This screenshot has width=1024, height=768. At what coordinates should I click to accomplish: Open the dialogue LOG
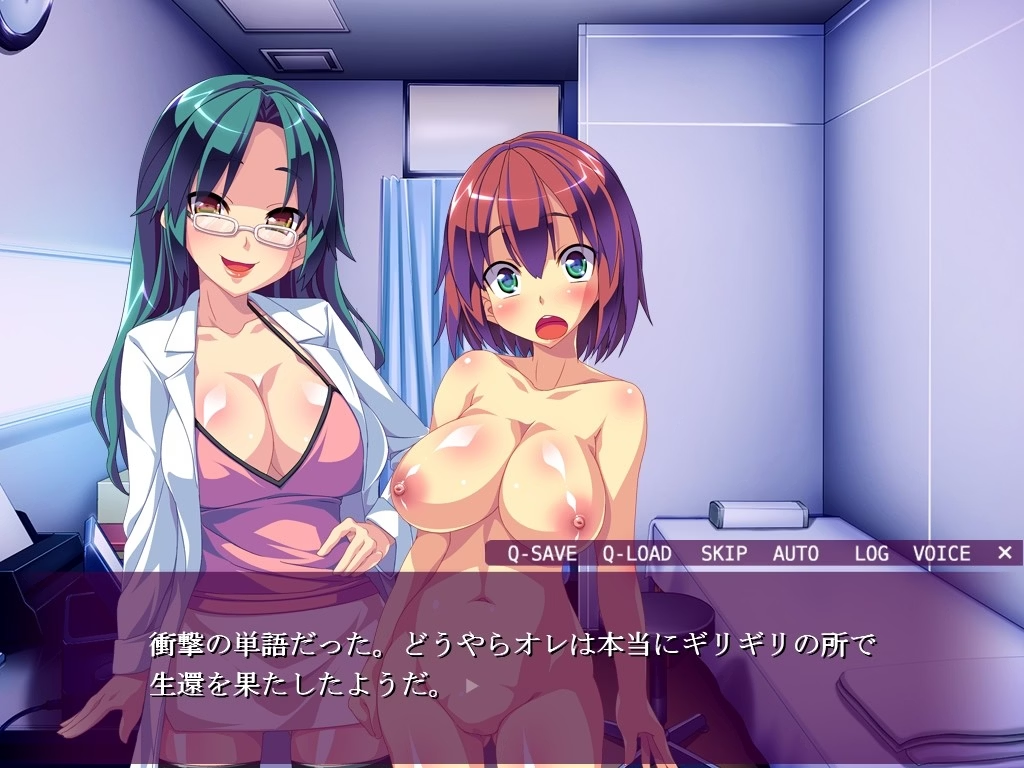871,553
